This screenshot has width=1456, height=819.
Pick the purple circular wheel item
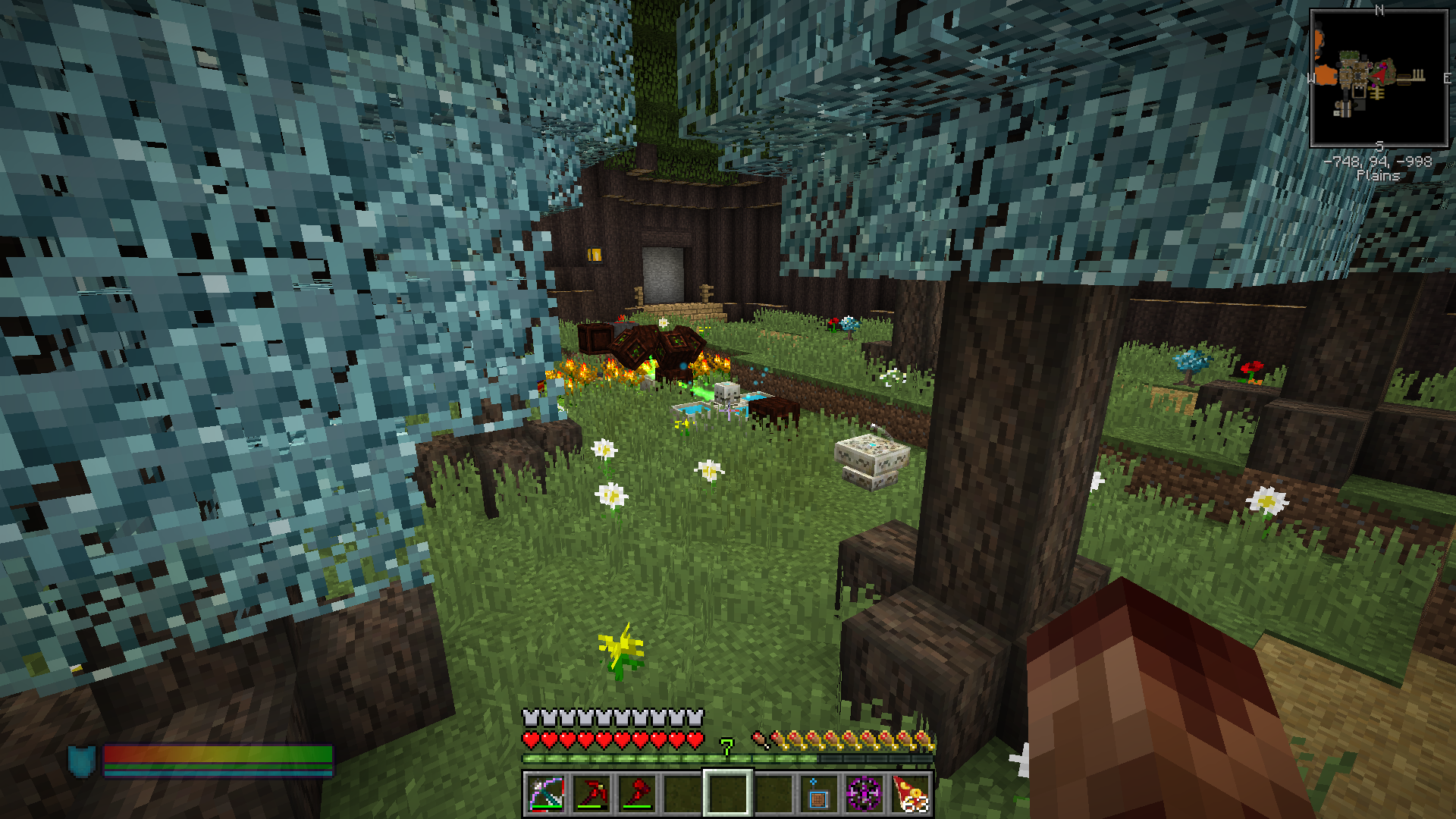tap(864, 793)
